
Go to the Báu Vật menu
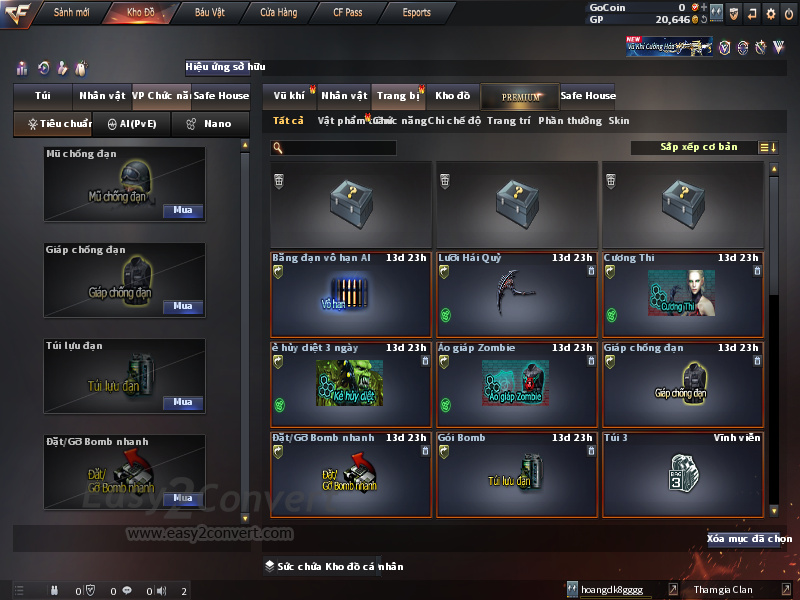coord(209,12)
